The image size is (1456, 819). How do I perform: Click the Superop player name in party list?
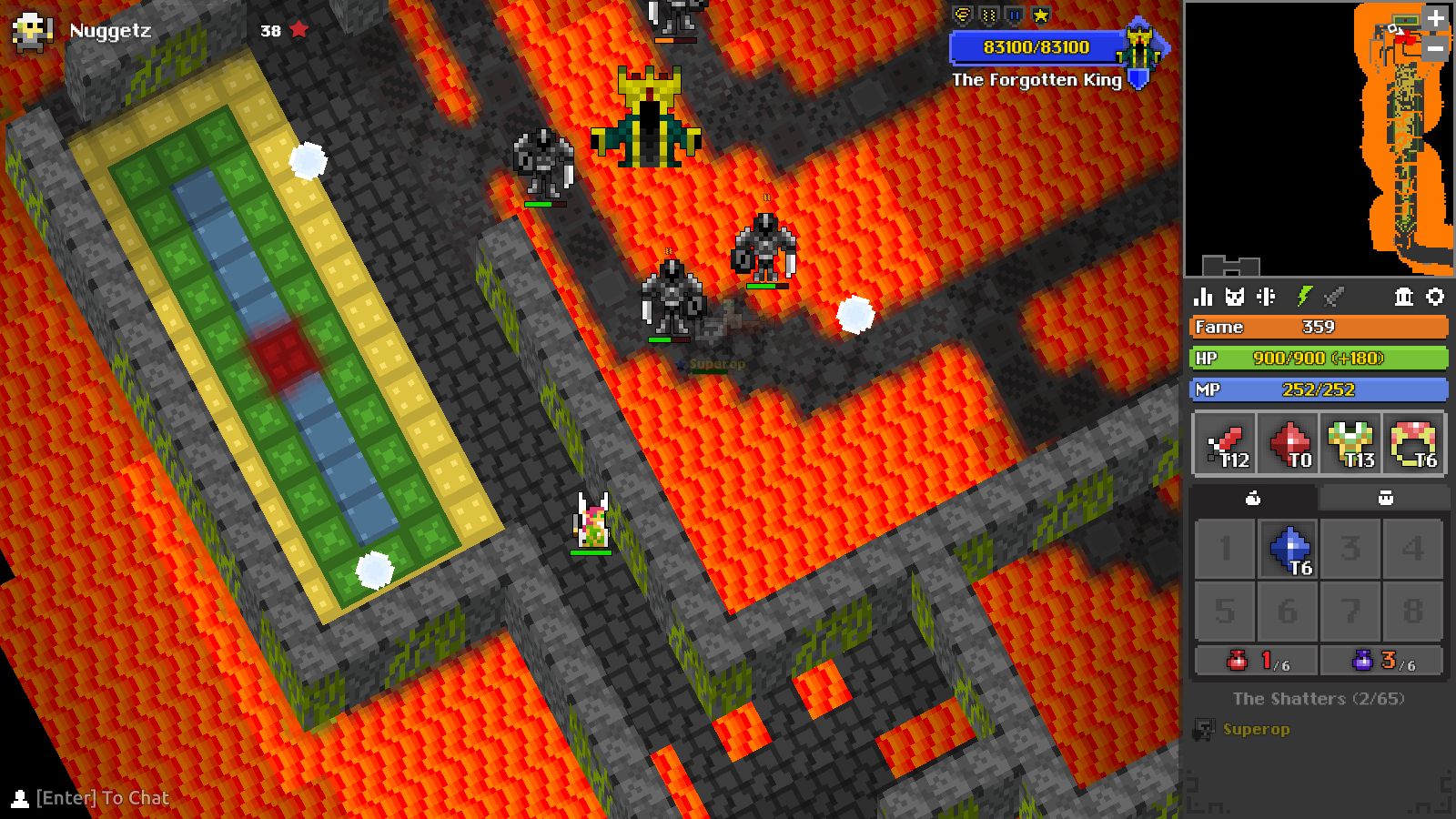pyautogui.click(x=1259, y=729)
